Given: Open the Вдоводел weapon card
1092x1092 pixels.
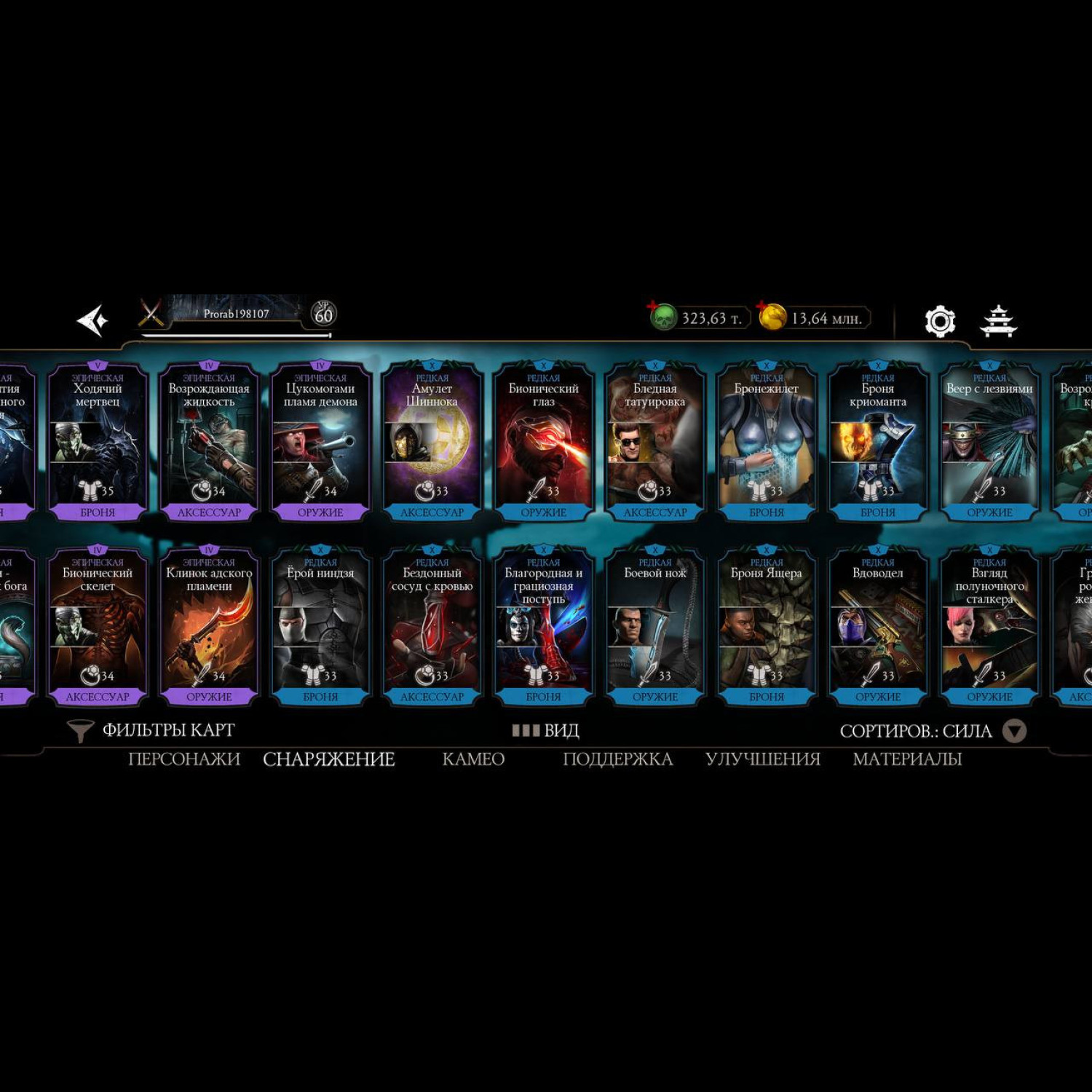Looking at the screenshot, I should click(x=878, y=626).
